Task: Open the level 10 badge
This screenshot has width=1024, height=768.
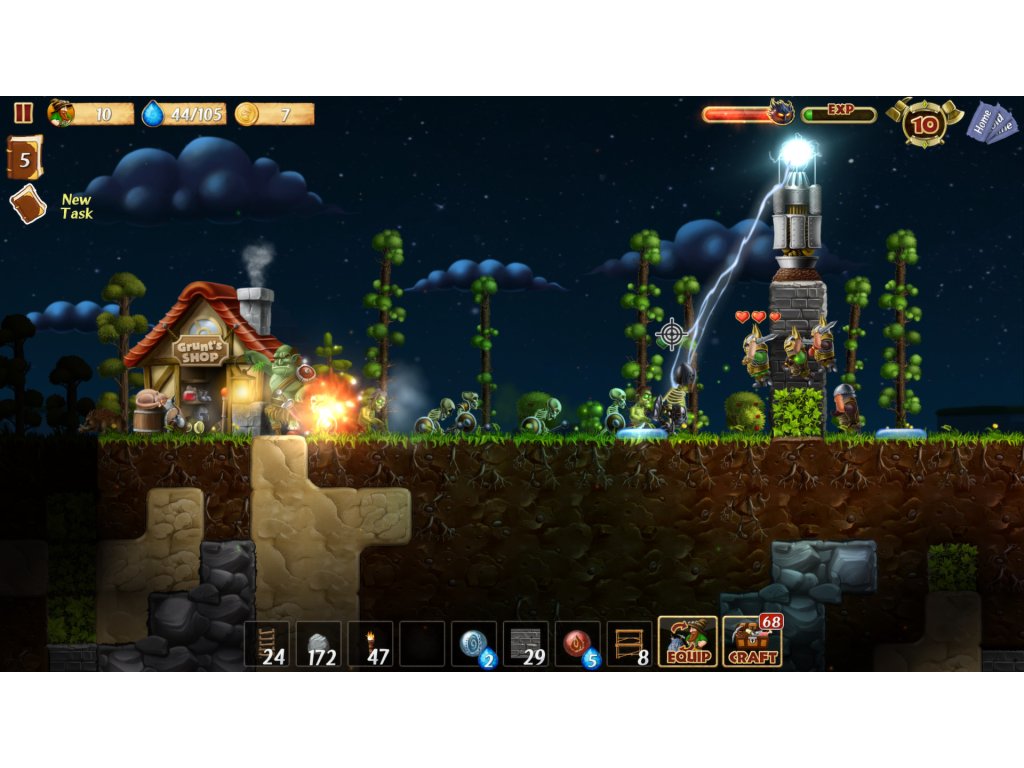Action: [925, 123]
